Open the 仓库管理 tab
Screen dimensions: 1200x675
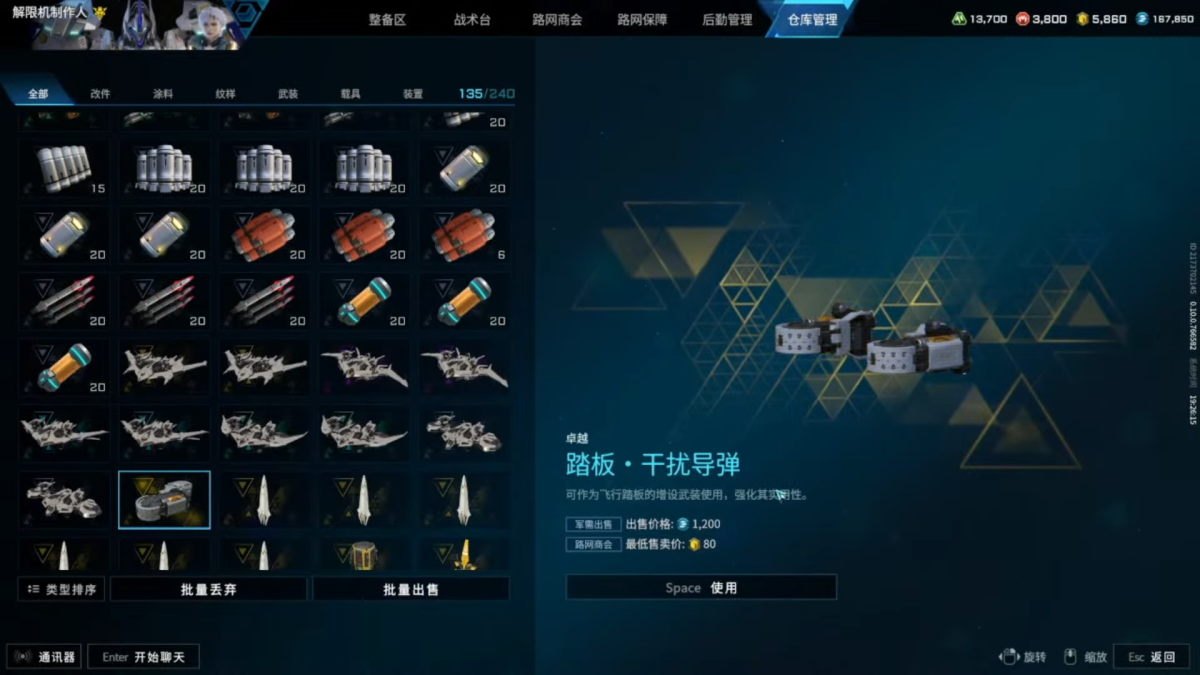[x=812, y=20]
